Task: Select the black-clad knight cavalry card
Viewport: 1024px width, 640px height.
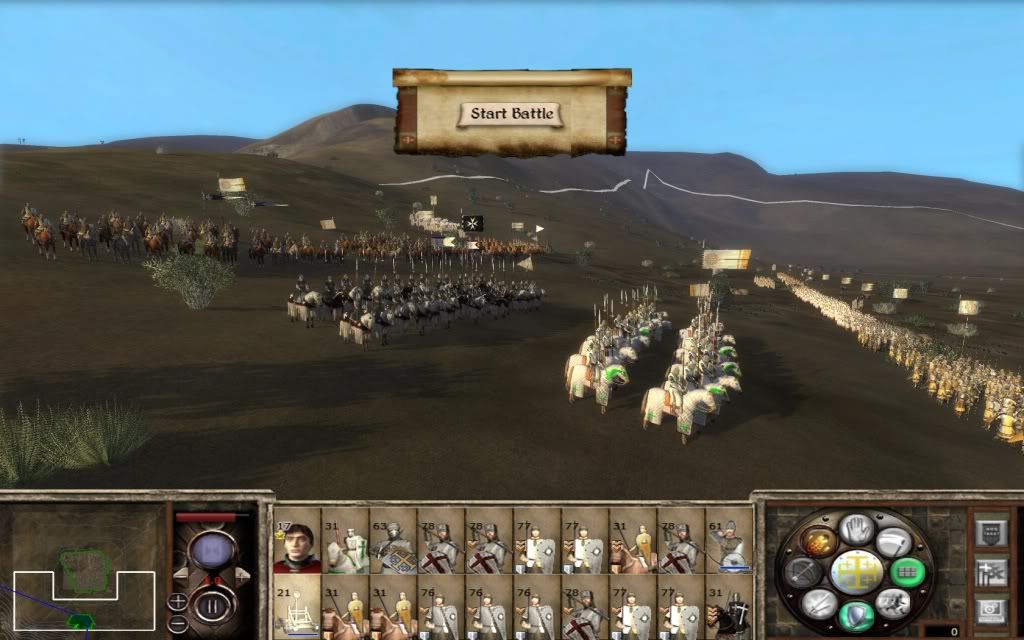Action: (x=728, y=607)
